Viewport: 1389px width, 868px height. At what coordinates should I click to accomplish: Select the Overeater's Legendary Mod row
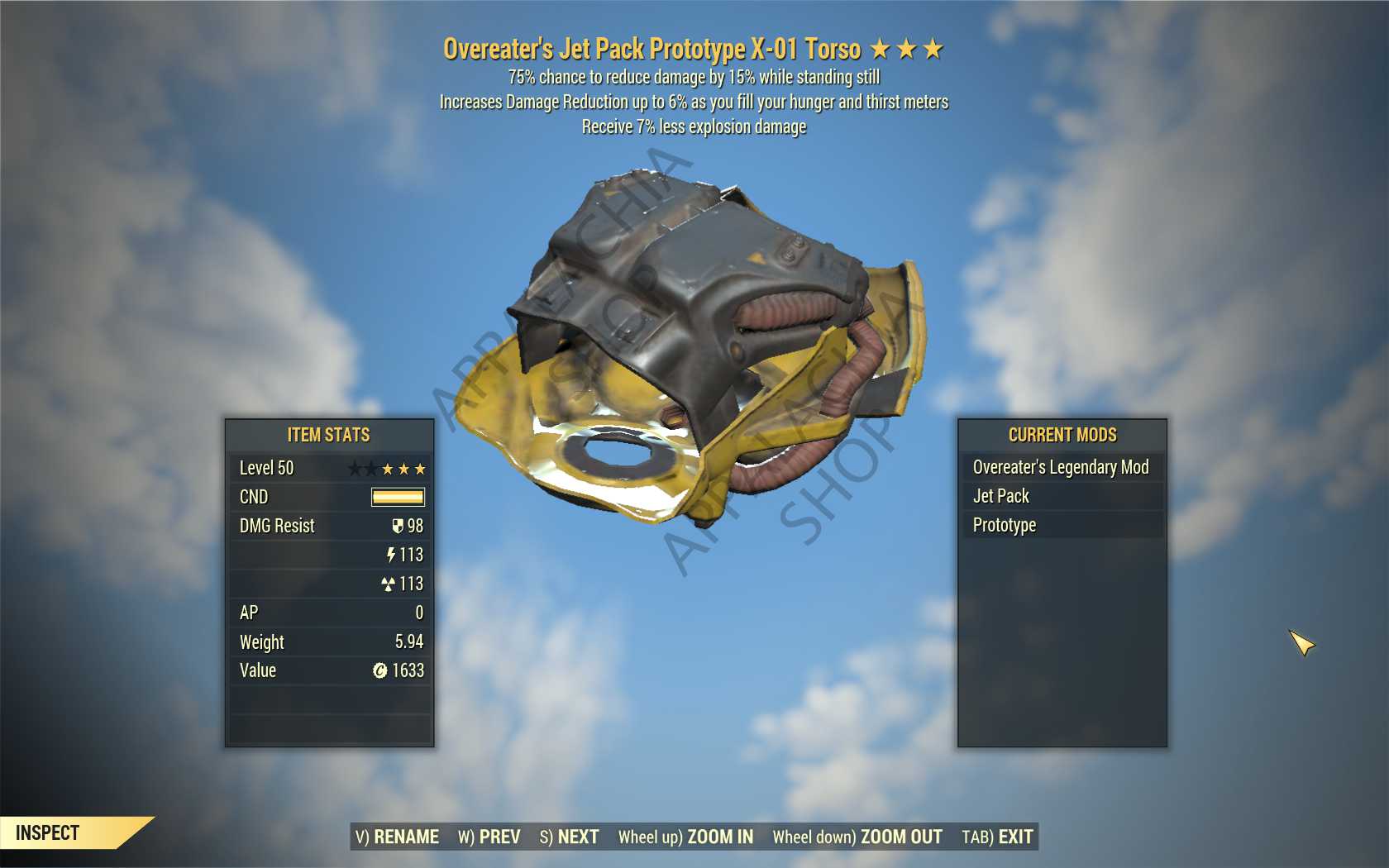click(1062, 467)
